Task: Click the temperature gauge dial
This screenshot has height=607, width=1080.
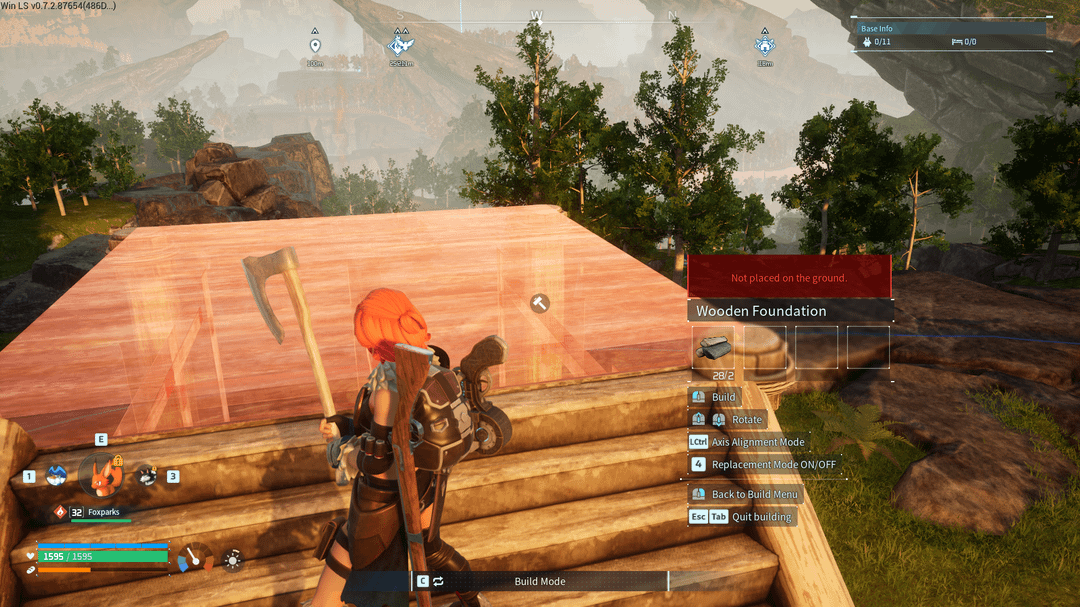Action: point(195,558)
